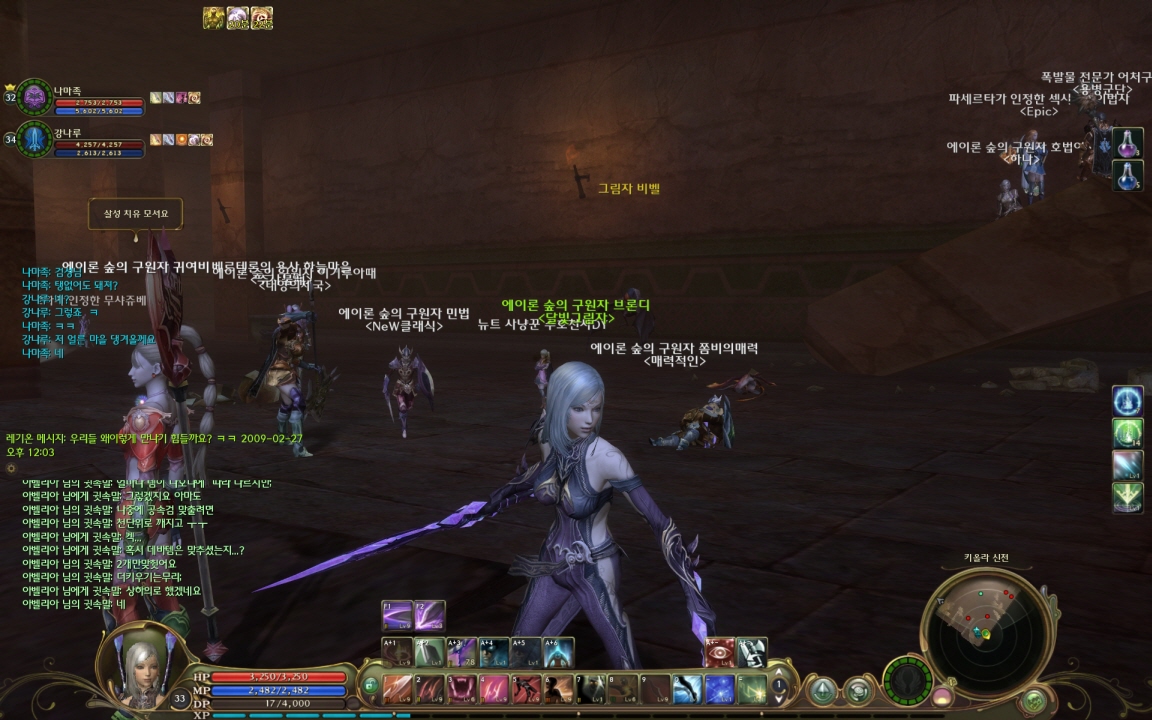Select party member 나마족's portrait

[35, 97]
